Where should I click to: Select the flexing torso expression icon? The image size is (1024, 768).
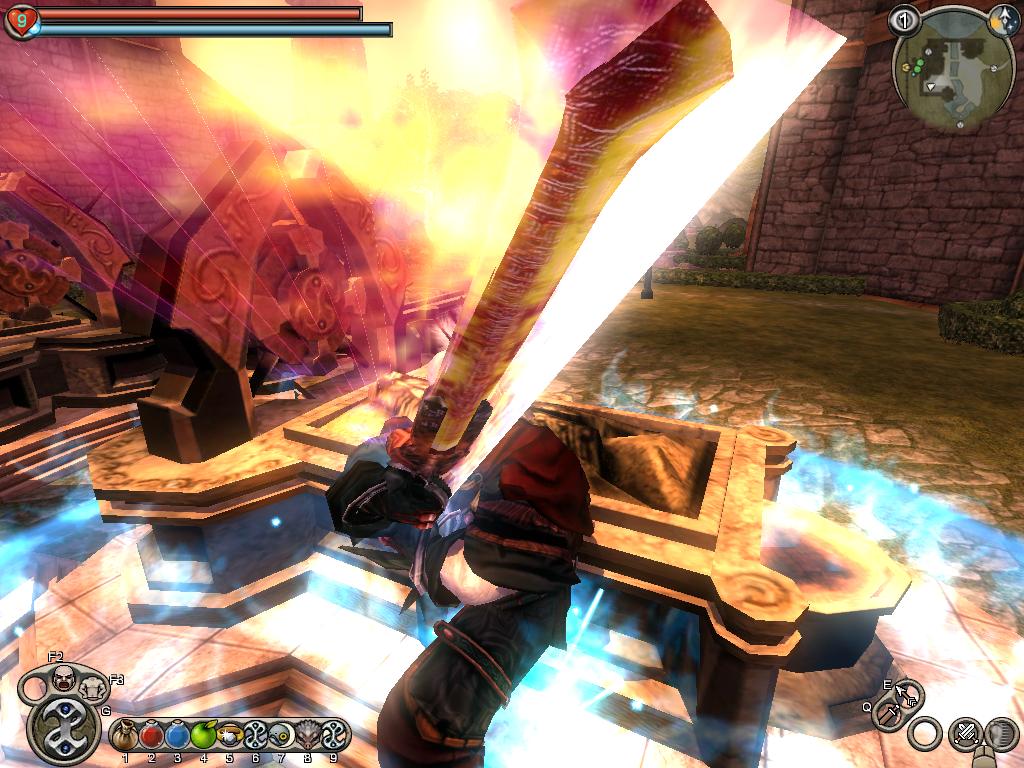(90, 688)
